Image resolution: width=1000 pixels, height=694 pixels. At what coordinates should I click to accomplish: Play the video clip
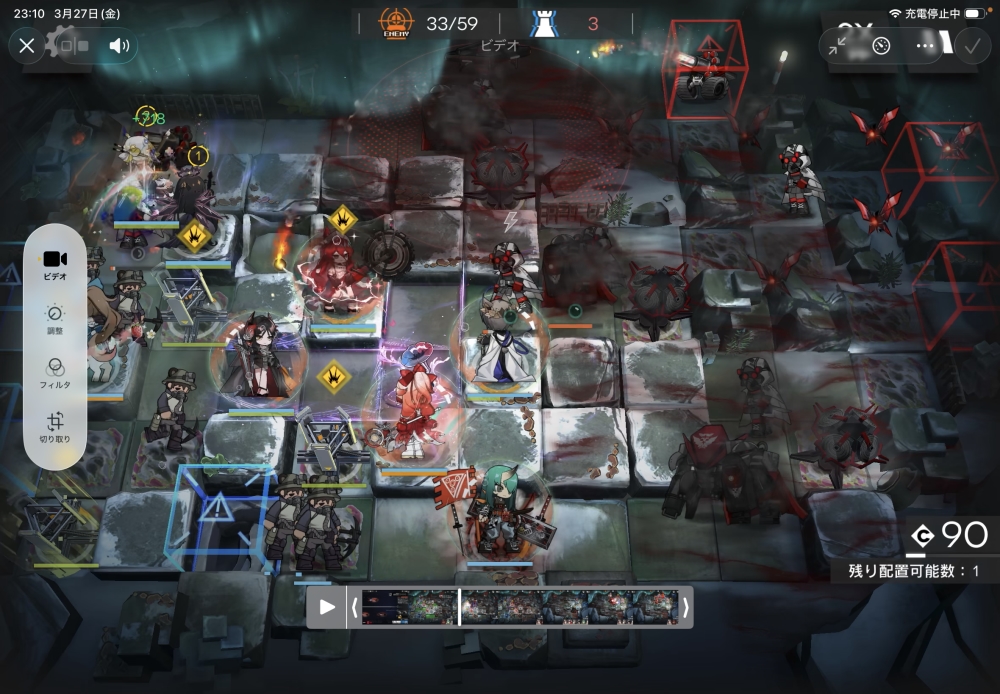[x=327, y=607]
